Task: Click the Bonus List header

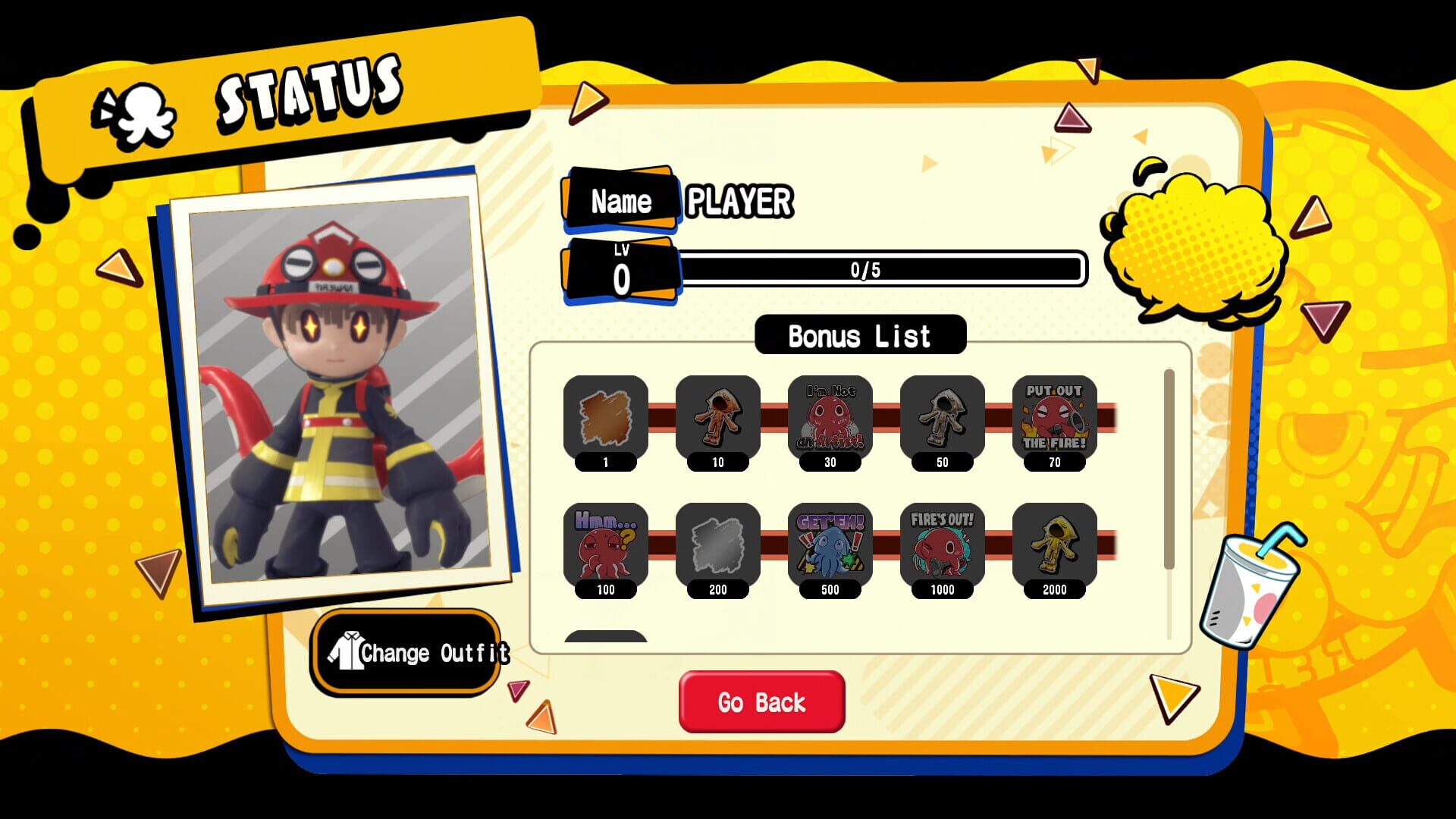Action: pos(860,334)
